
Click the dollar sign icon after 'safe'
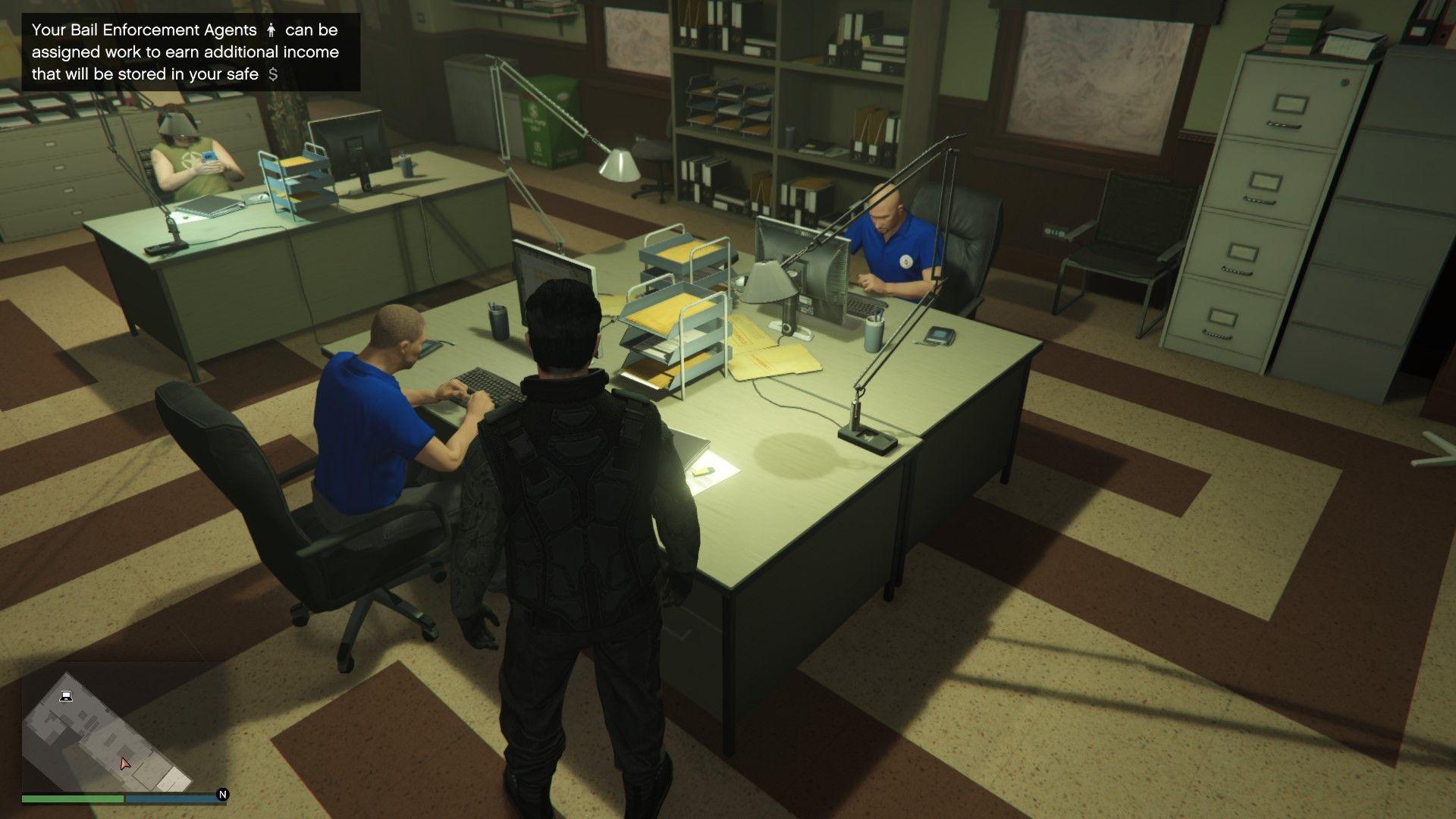tap(275, 74)
